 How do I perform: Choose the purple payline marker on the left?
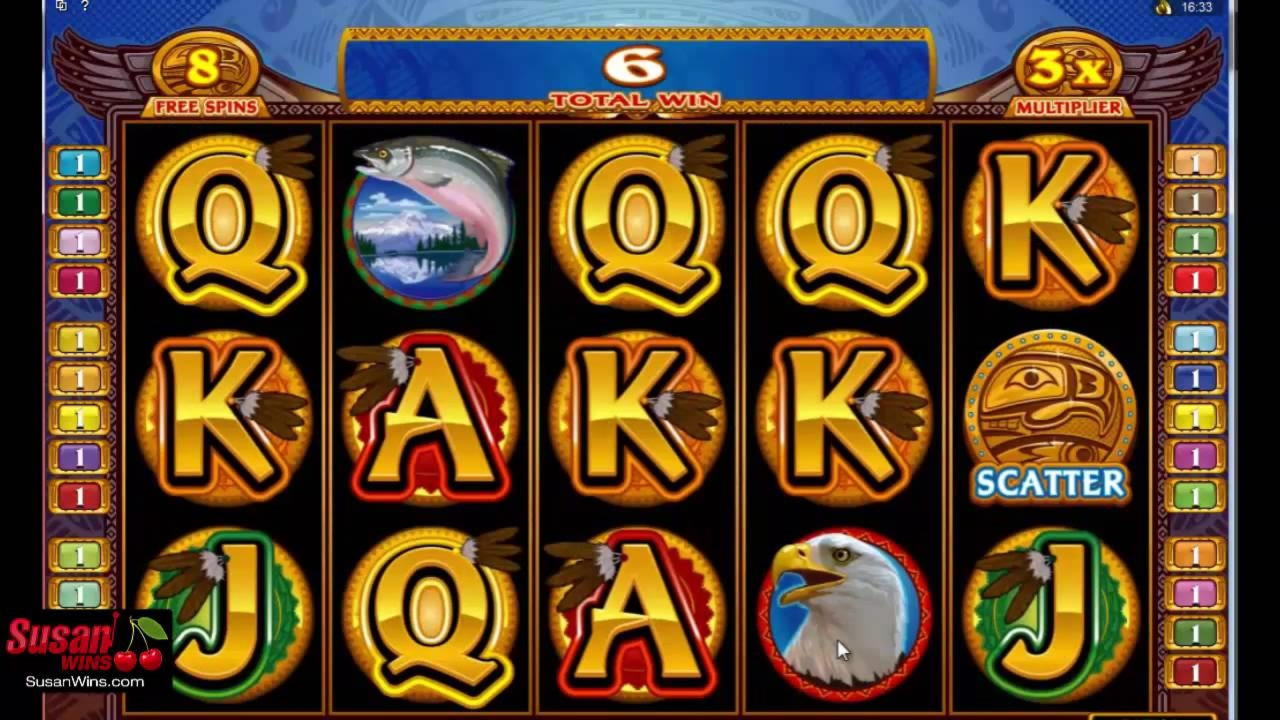tap(80, 457)
